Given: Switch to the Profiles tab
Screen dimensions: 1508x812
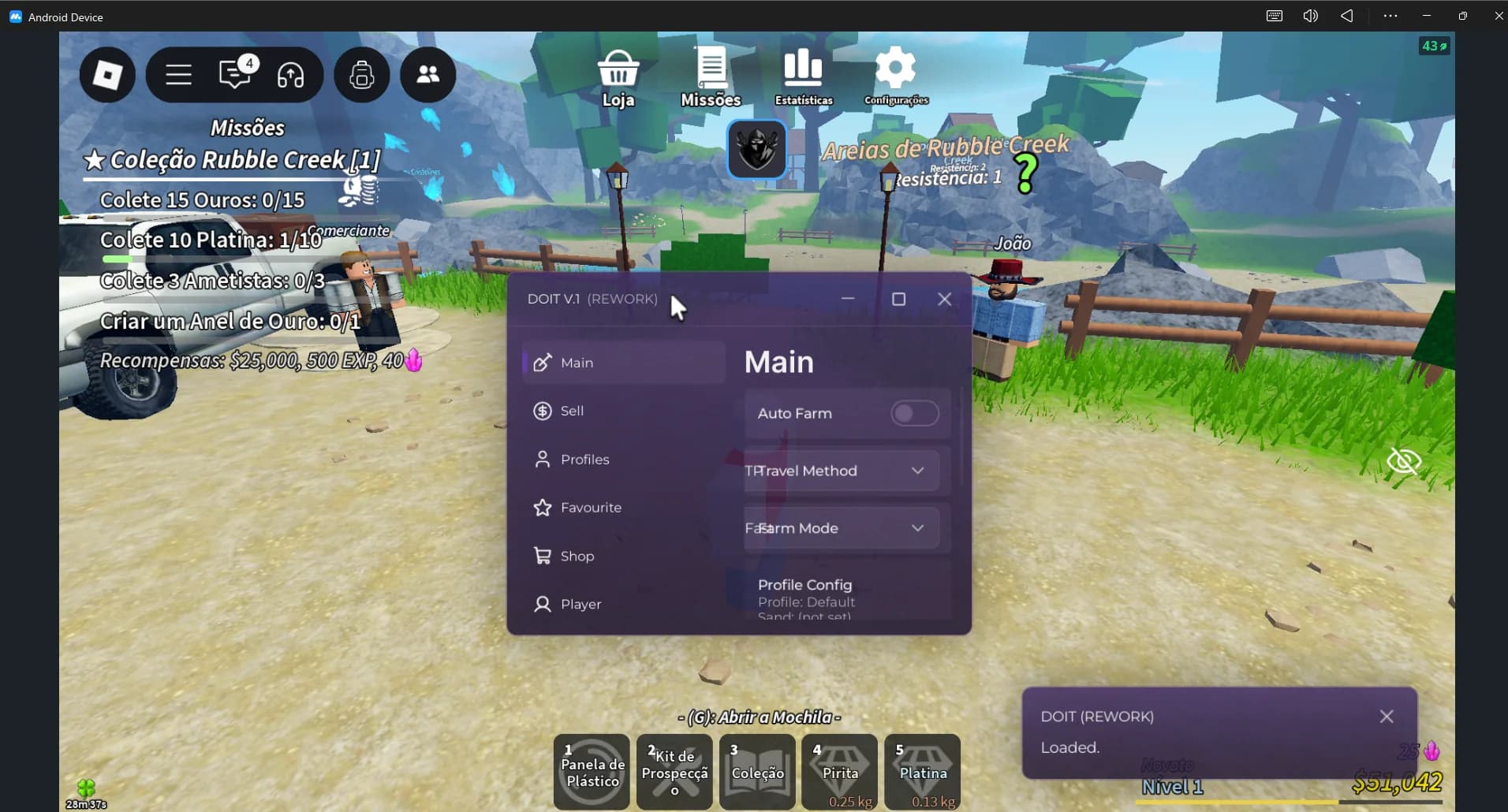Looking at the screenshot, I should coord(584,460).
